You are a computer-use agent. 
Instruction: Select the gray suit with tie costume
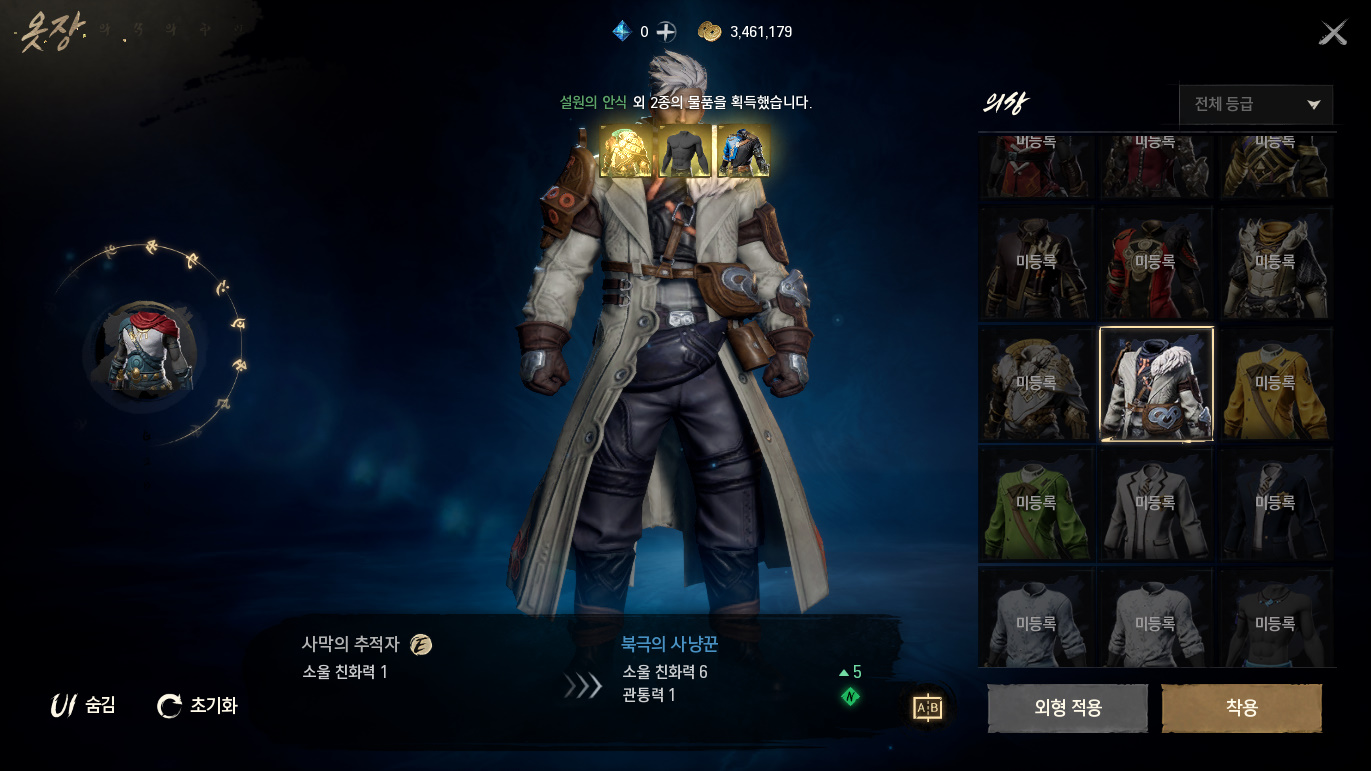click(1156, 504)
